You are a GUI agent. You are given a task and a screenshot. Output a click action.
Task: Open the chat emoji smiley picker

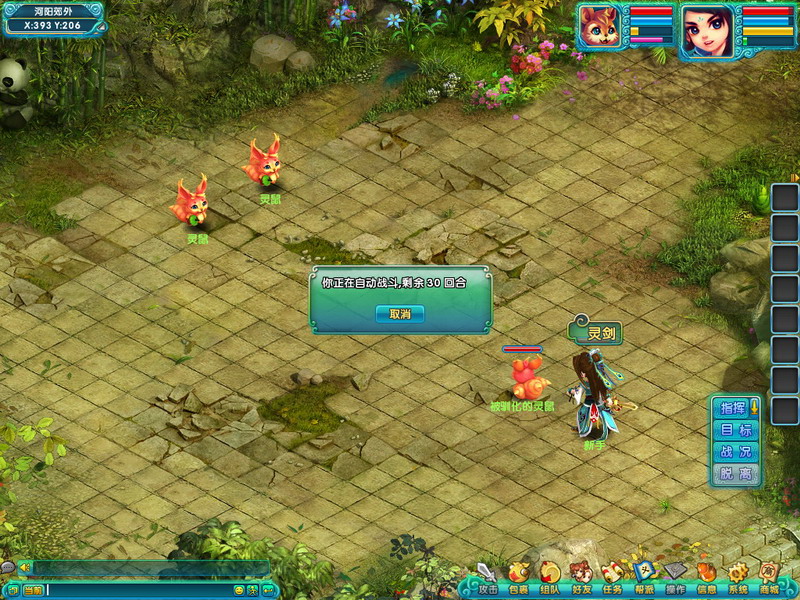(x=239, y=591)
